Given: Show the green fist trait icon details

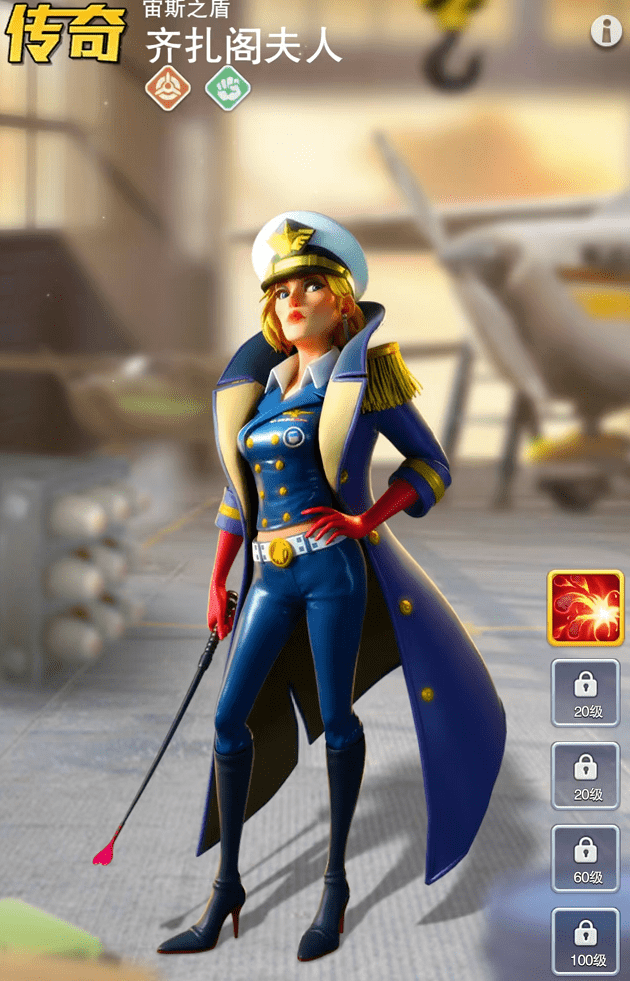Looking at the screenshot, I should click(227, 88).
